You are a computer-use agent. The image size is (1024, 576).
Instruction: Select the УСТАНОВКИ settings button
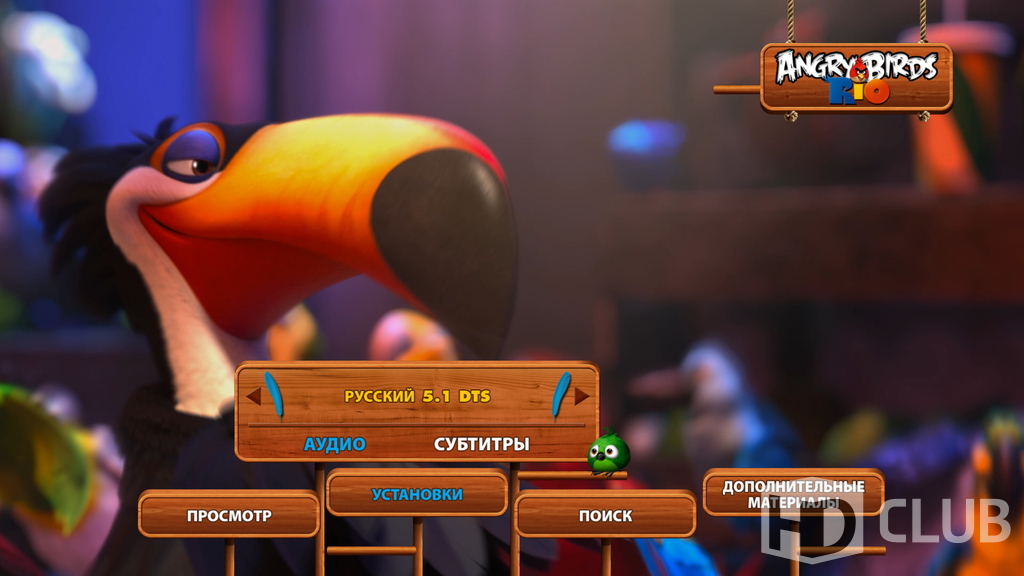click(417, 494)
